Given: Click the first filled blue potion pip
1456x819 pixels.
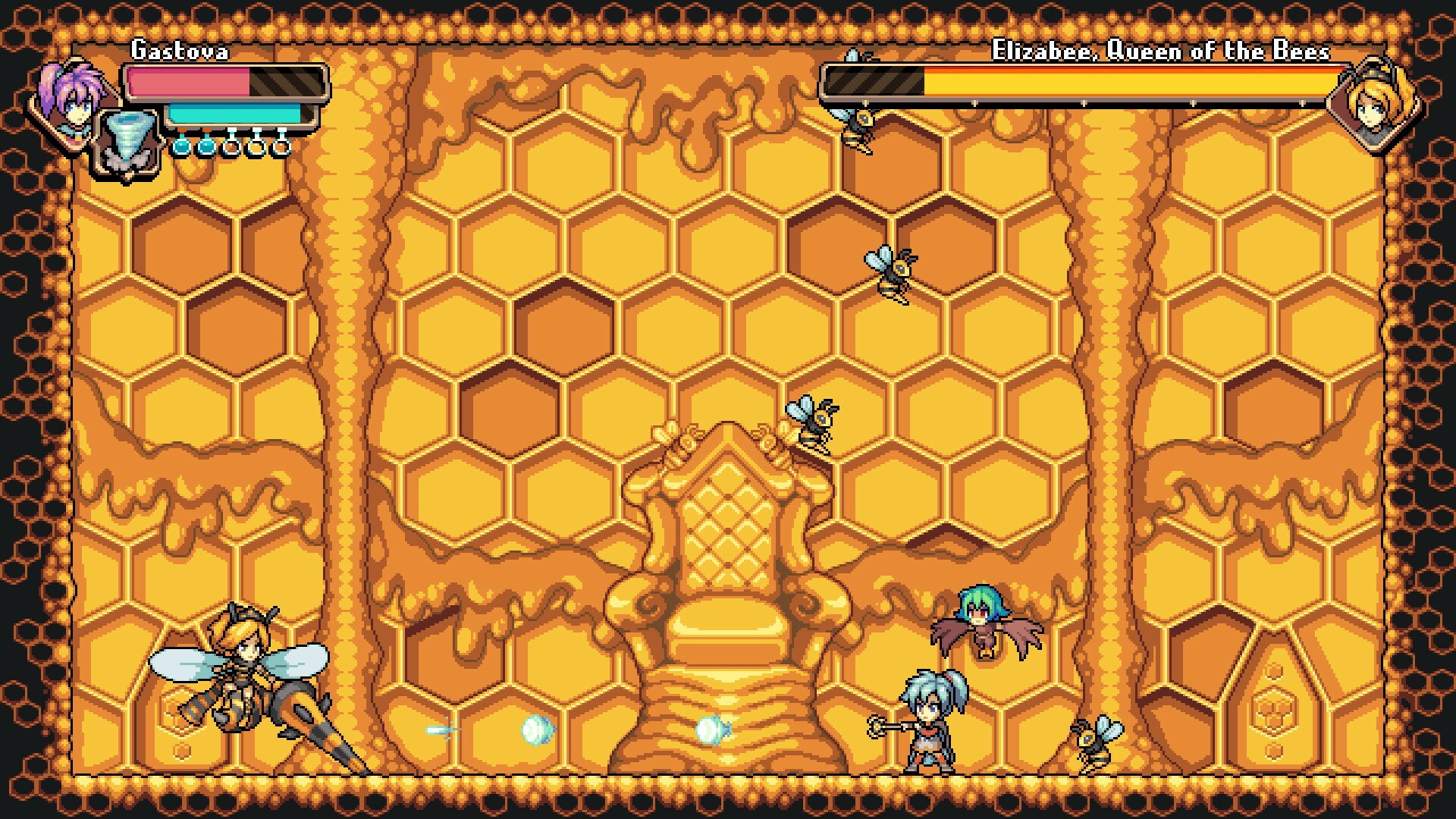Looking at the screenshot, I should click(x=181, y=149).
